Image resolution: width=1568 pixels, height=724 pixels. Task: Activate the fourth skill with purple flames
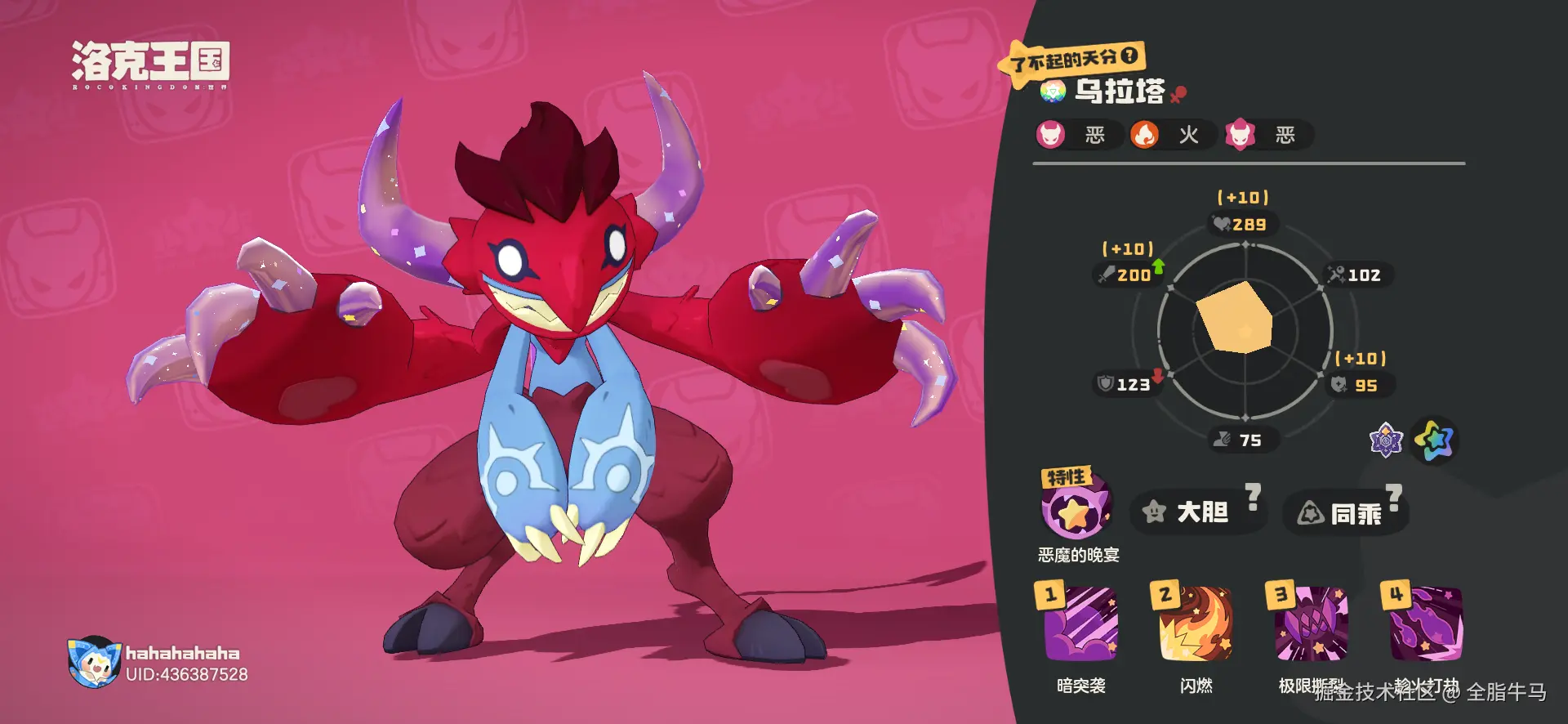pos(1425,624)
